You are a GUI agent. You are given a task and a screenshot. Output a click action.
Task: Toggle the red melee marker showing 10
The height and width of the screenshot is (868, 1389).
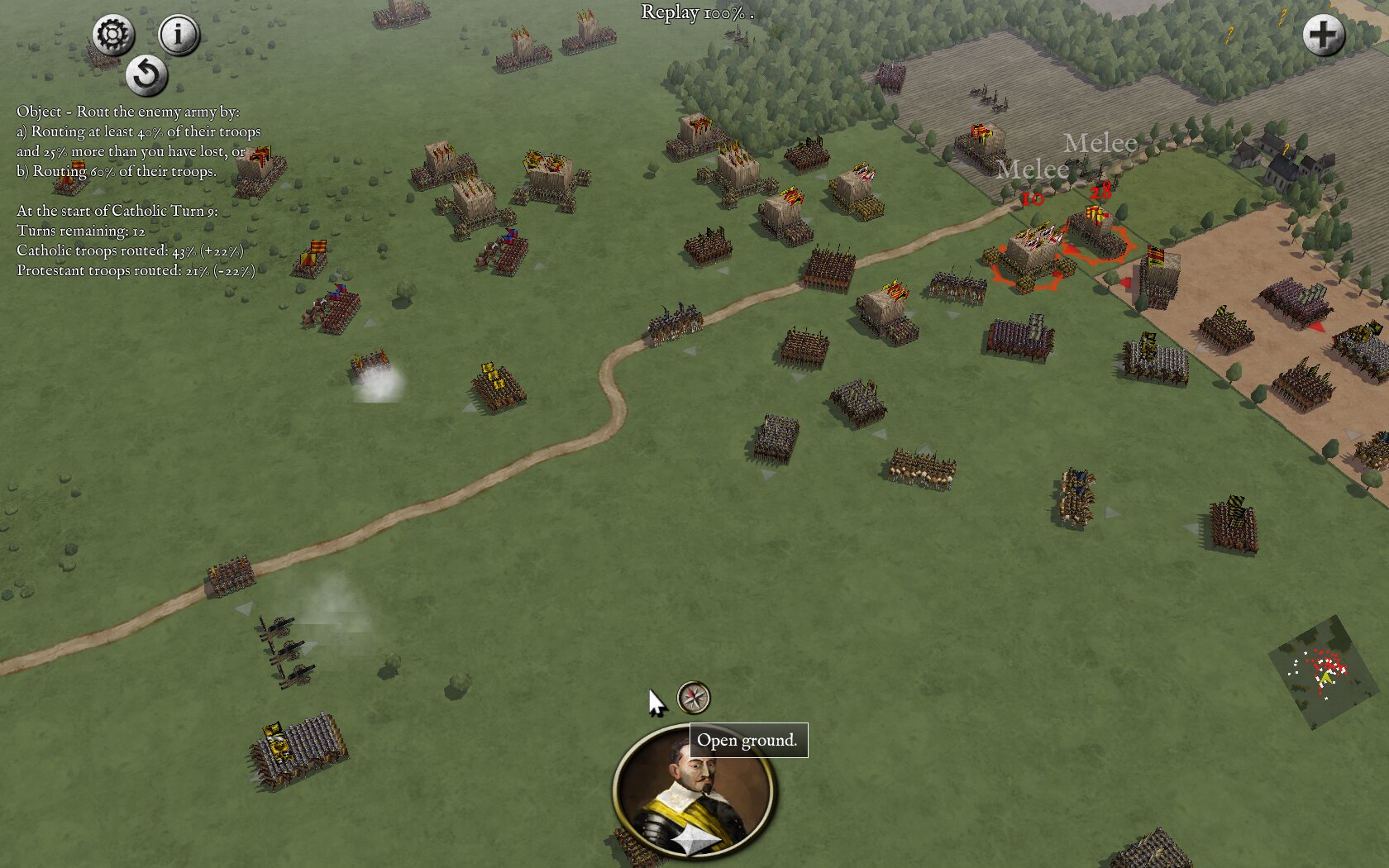(1031, 198)
